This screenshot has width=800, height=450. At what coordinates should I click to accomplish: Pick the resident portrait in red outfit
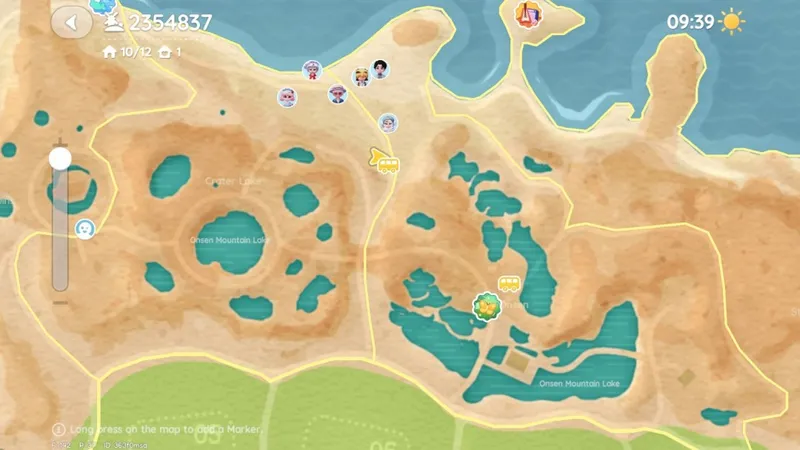click(x=312, y=70)
